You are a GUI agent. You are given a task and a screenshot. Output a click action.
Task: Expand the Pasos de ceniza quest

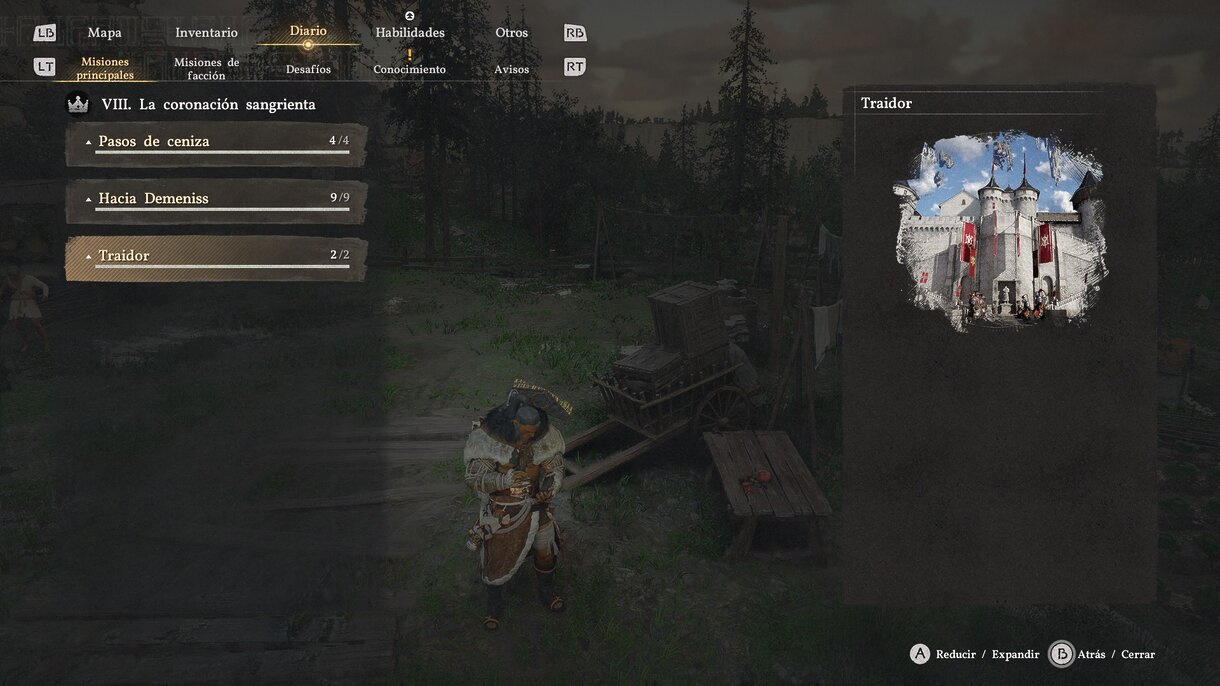point(216,143)
